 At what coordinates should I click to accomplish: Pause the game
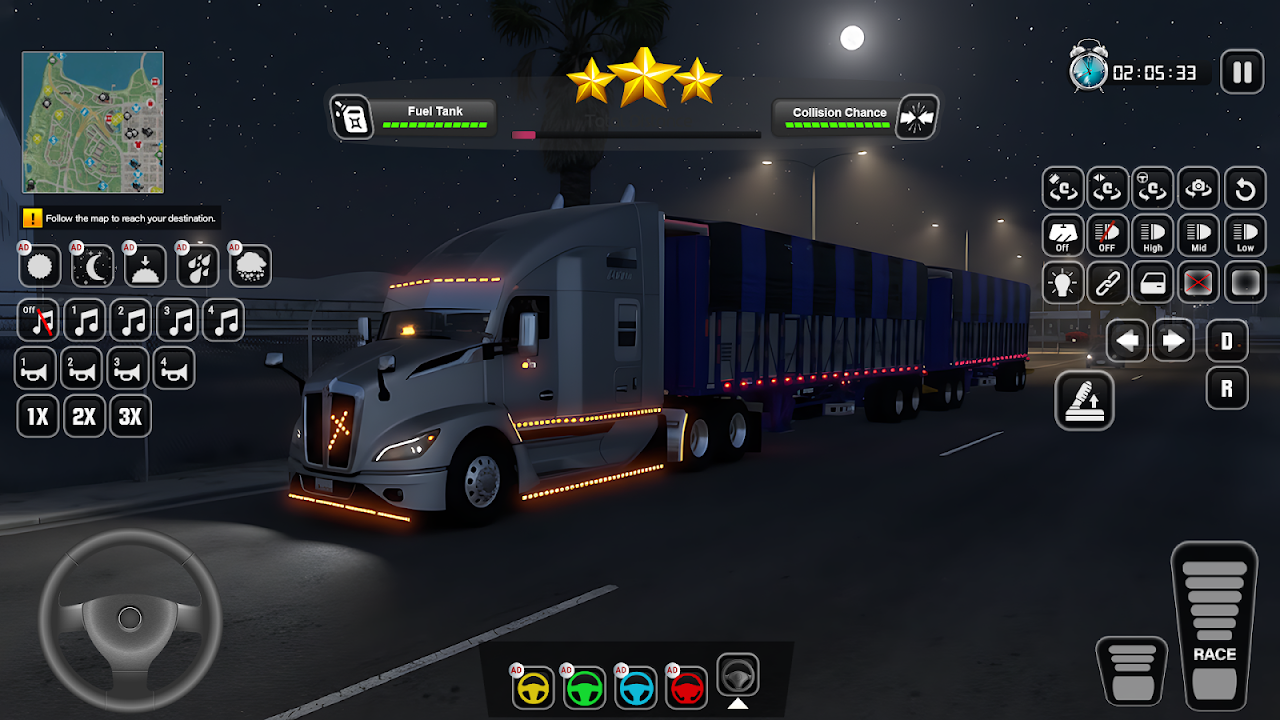click(x=1242, y=72)
